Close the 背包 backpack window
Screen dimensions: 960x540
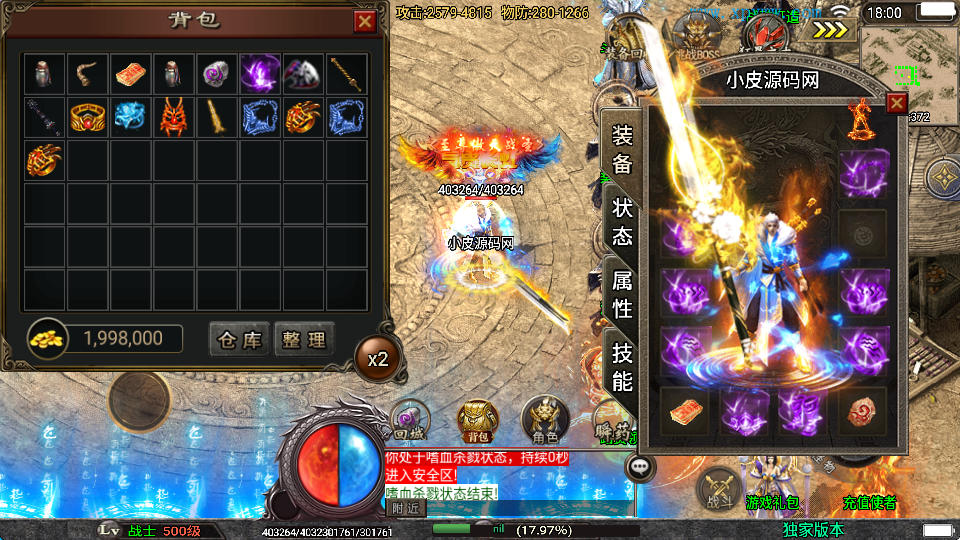tap(365, 21)
